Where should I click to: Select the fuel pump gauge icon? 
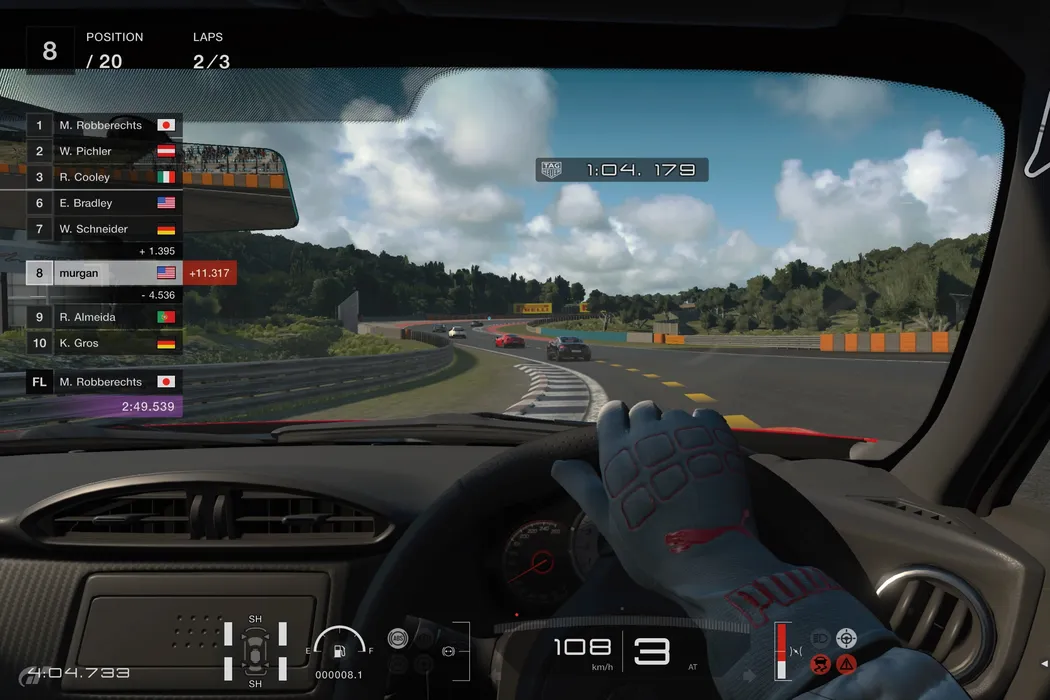[339, 652]
